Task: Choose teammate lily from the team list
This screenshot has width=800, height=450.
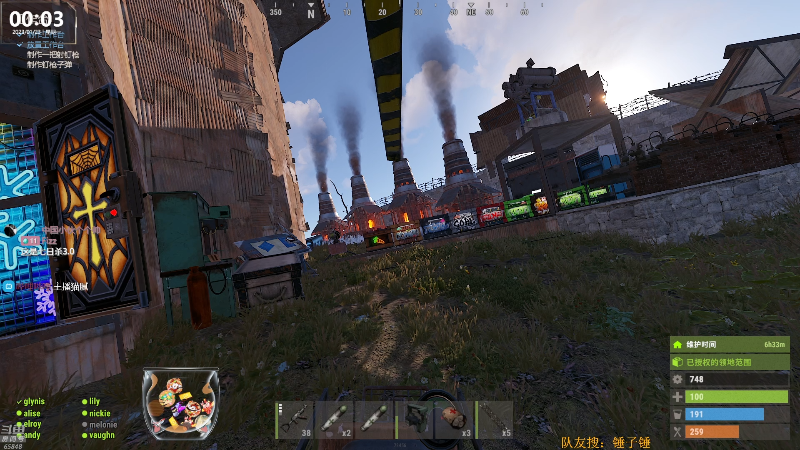Action: click(x=94, y=401)
